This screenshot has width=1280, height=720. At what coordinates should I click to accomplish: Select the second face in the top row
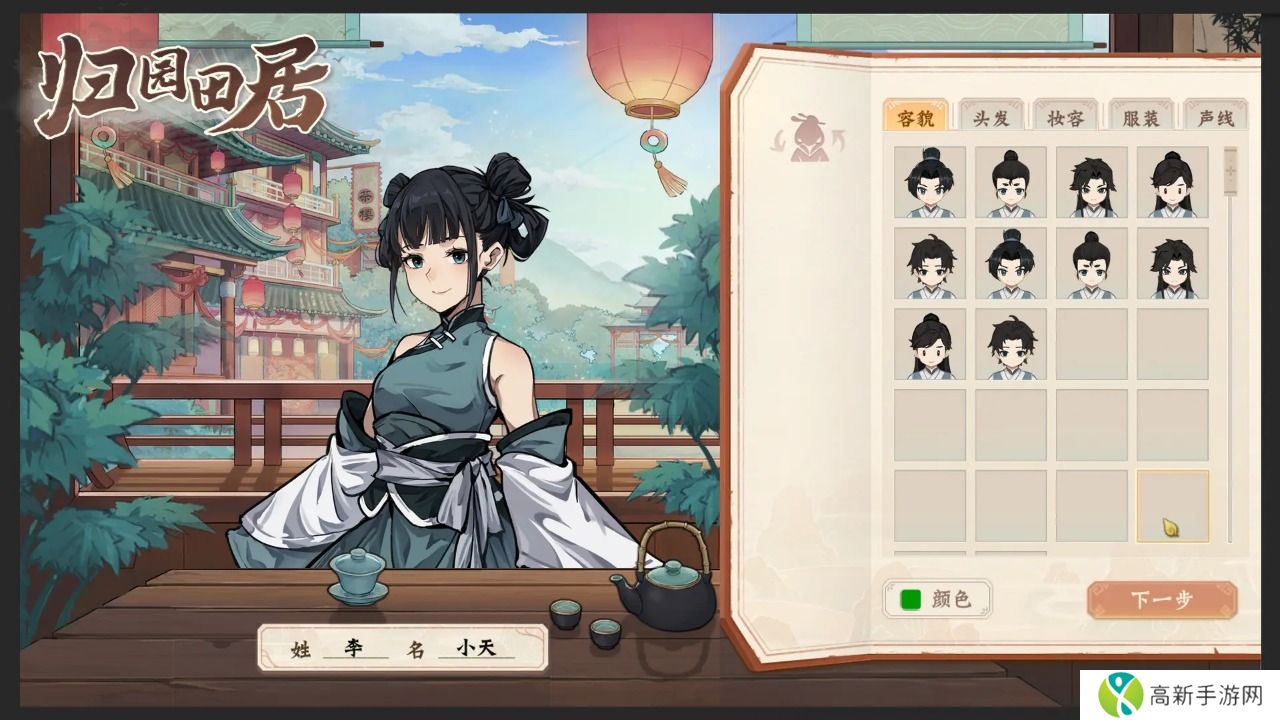(x=1010, y=183)
